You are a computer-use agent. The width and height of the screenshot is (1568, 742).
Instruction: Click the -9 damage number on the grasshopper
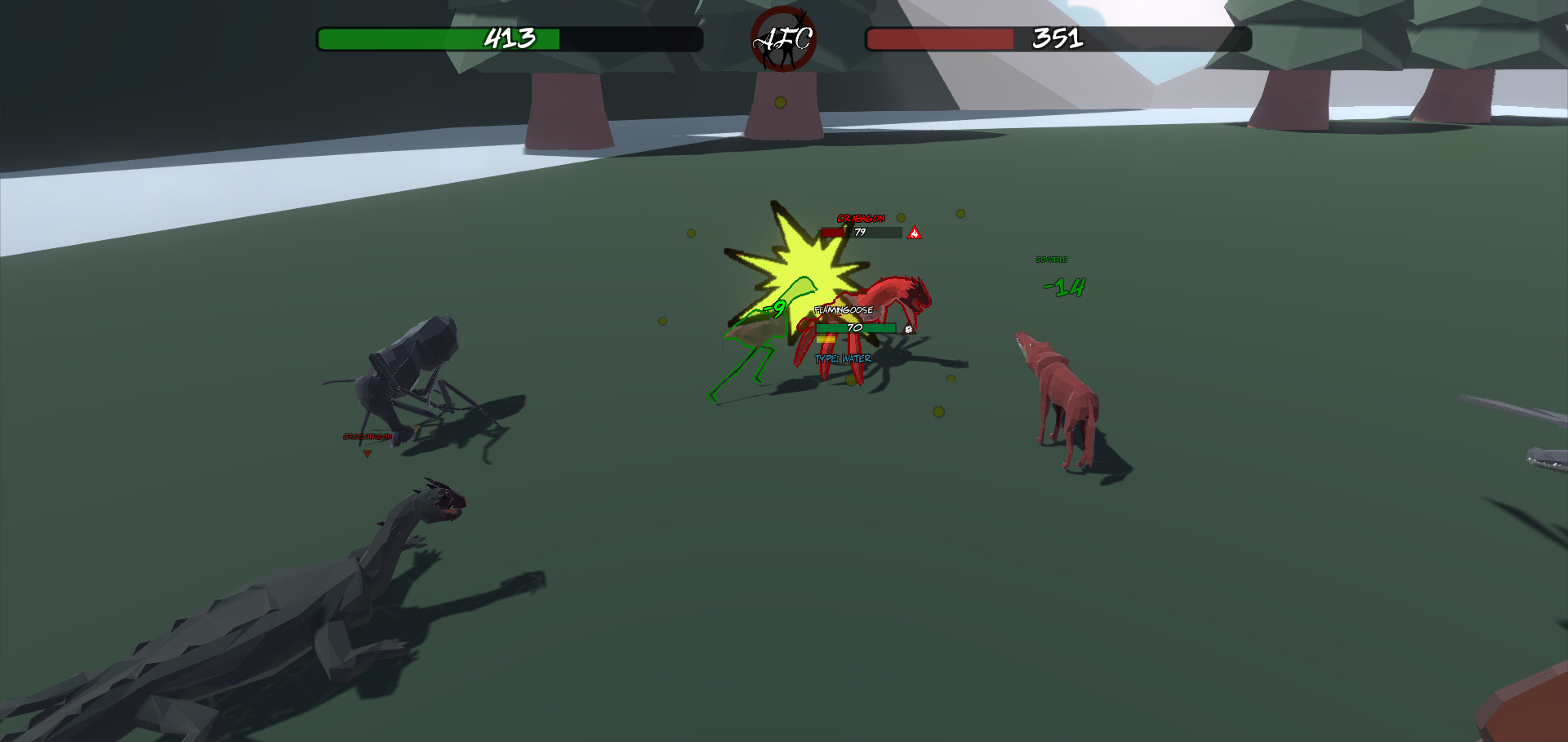pos(774,309)
